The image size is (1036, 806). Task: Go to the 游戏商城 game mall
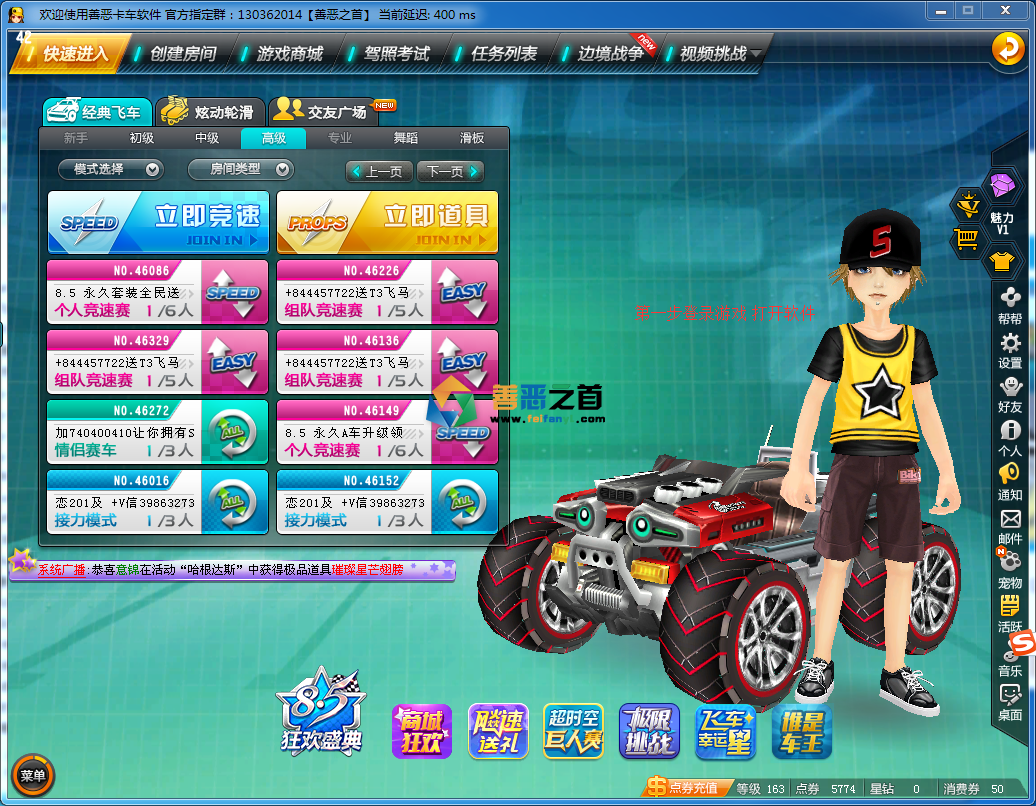click(289, 54)
